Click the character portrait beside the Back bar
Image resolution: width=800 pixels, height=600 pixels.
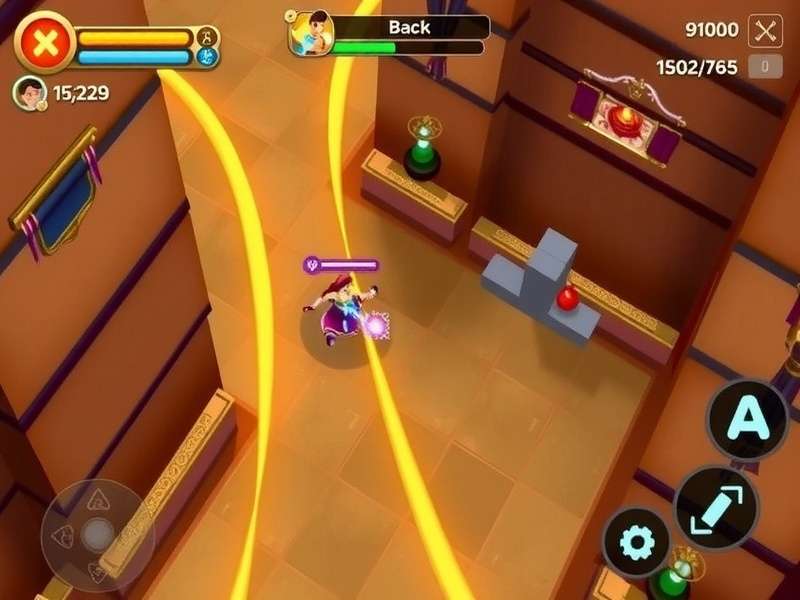pos(310,33)
